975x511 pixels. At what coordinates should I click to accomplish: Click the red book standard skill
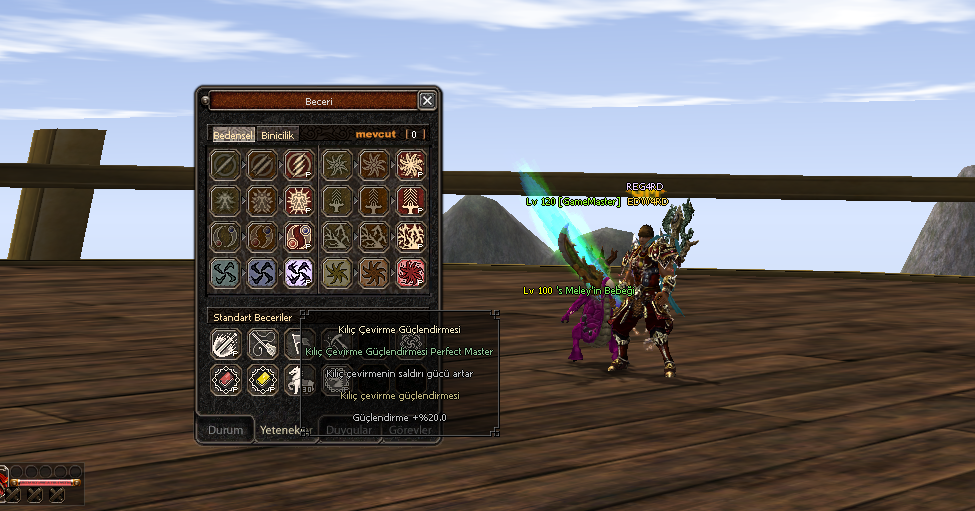[x=226, y=379]
